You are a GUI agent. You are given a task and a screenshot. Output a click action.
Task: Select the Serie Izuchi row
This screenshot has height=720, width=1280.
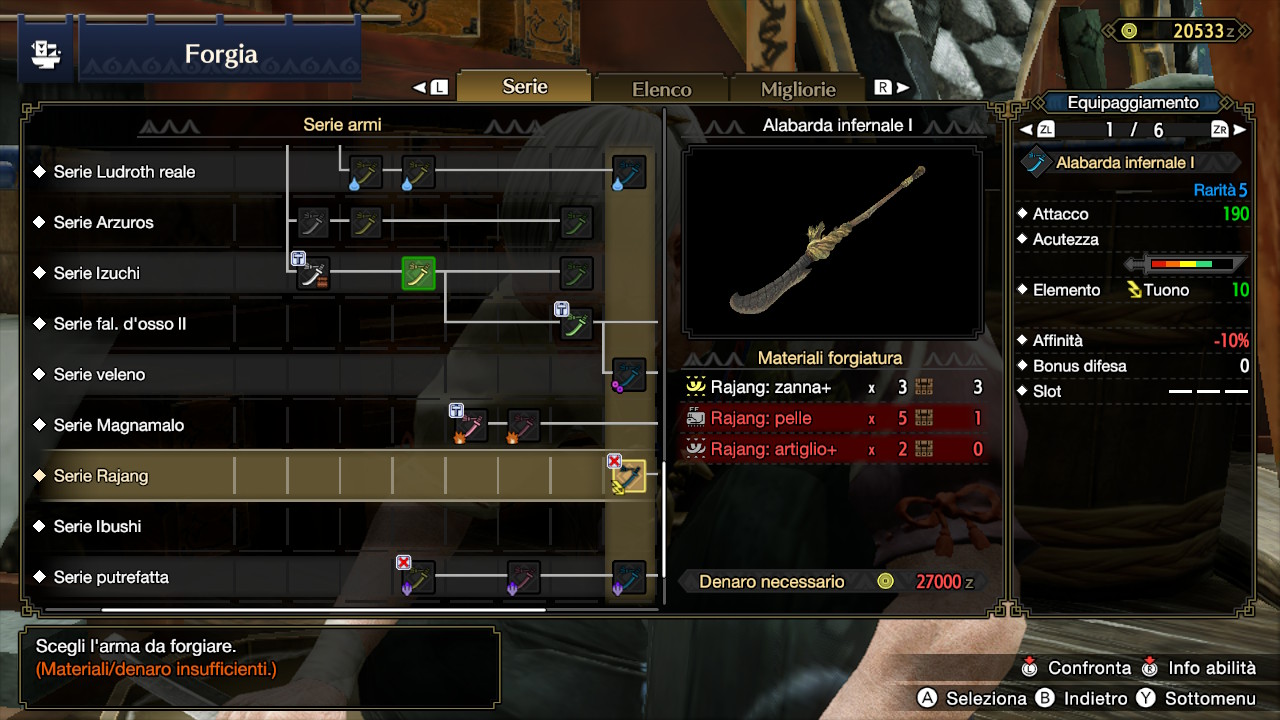[97, 273]
